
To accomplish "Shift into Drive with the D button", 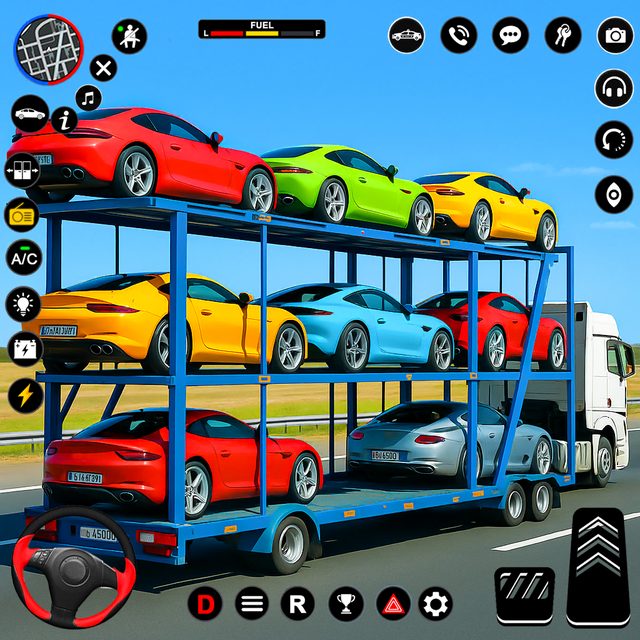I will tap(205, 603).
